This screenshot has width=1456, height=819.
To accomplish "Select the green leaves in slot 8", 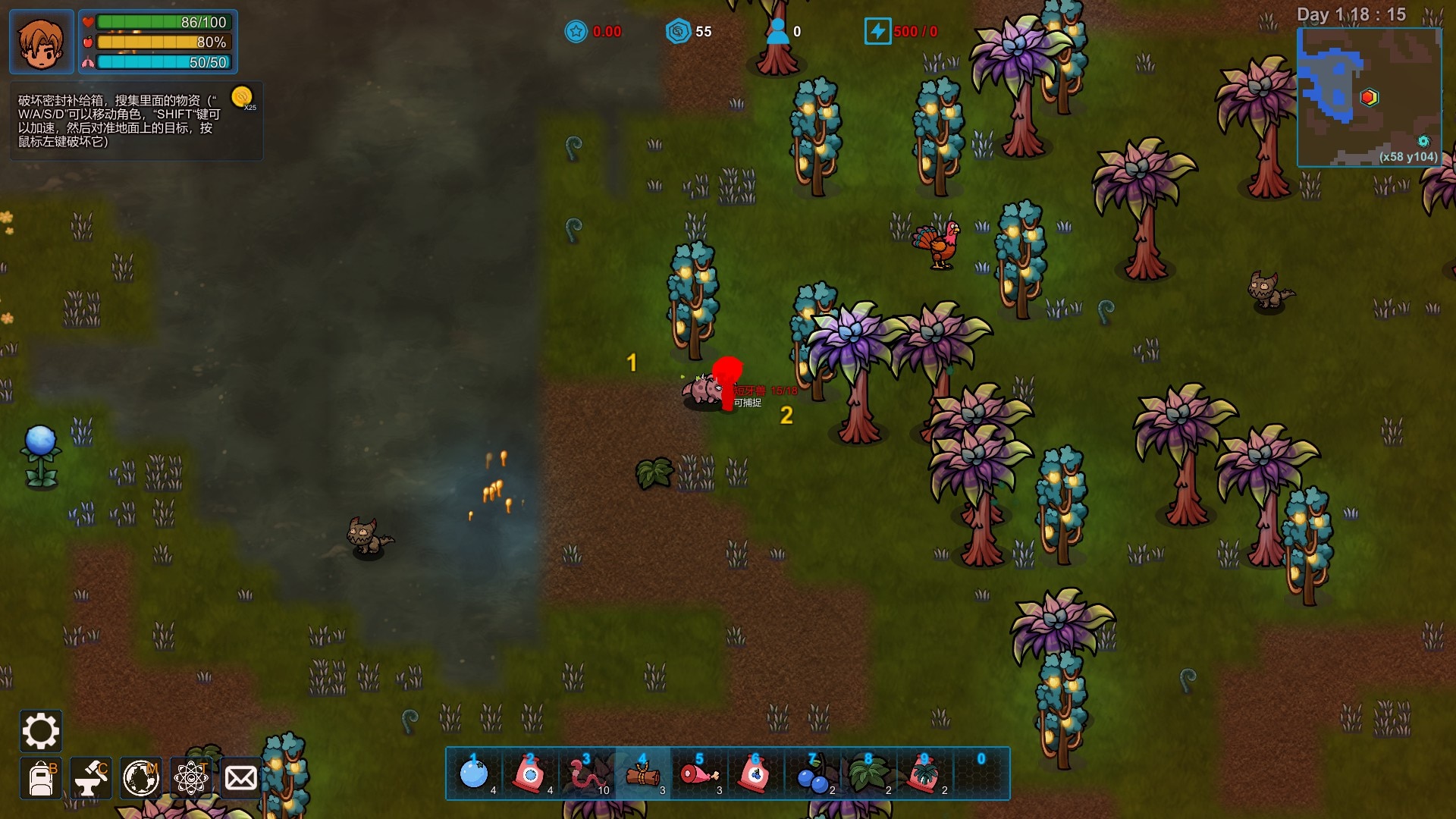I will click(868, 774).
